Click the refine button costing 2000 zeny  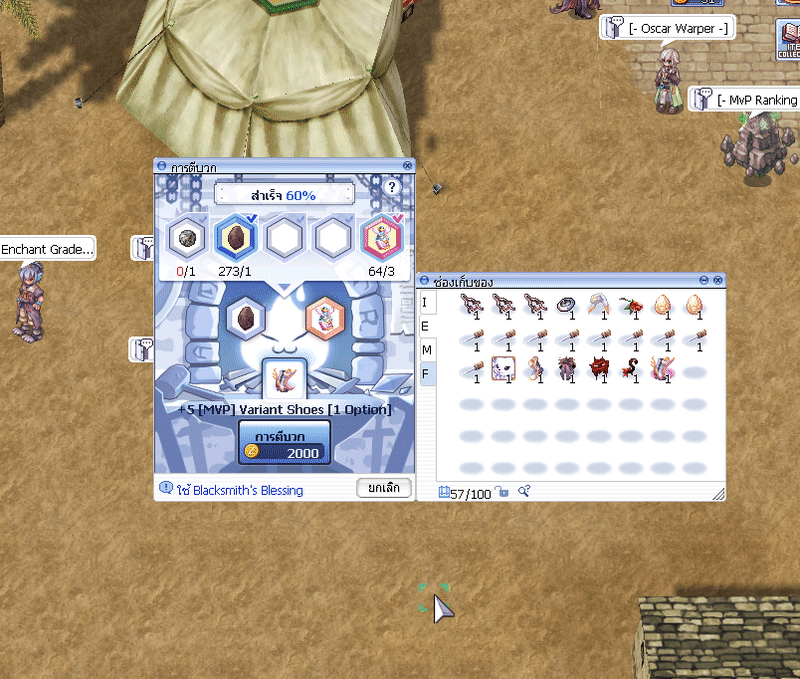tap(283, 442)
